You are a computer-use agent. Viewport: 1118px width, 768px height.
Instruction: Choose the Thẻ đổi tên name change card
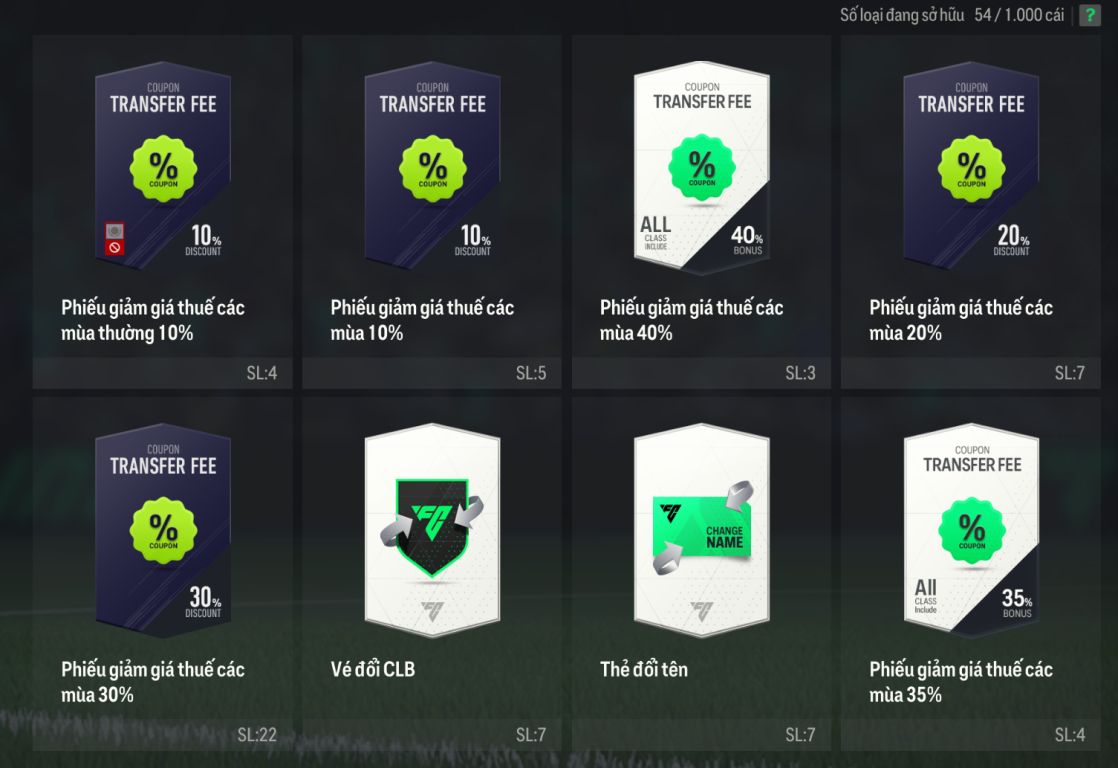tap(701, 532)
